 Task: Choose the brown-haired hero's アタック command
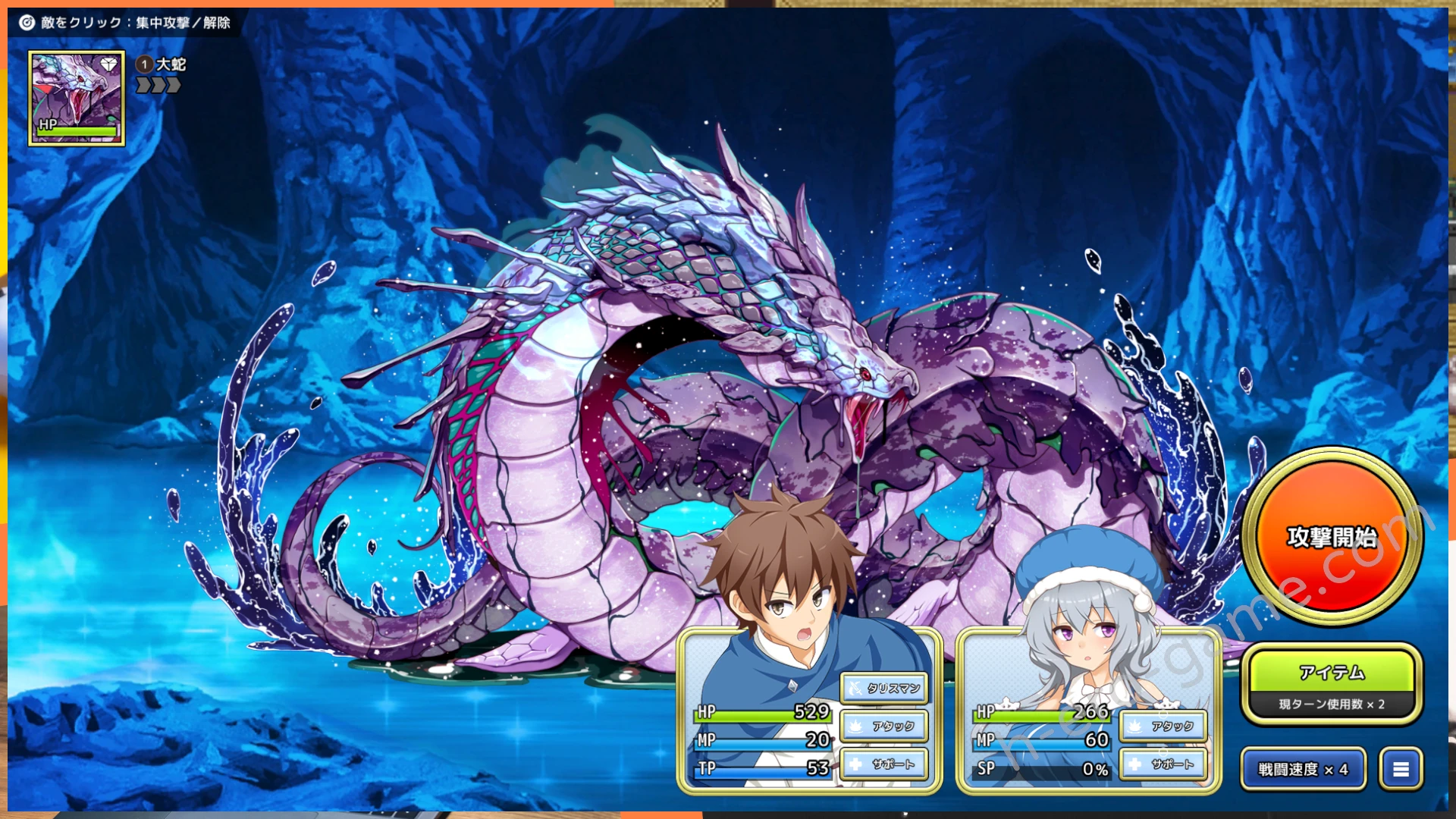point(884,726)
